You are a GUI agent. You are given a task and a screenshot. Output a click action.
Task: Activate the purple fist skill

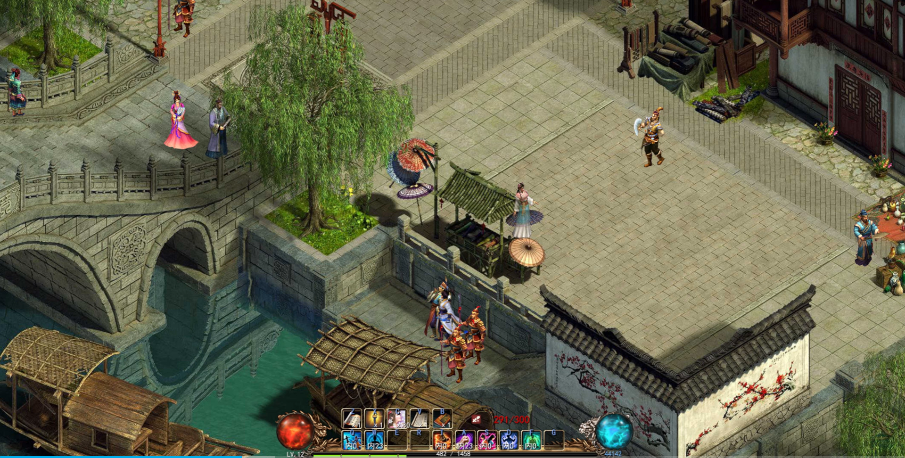465,440
